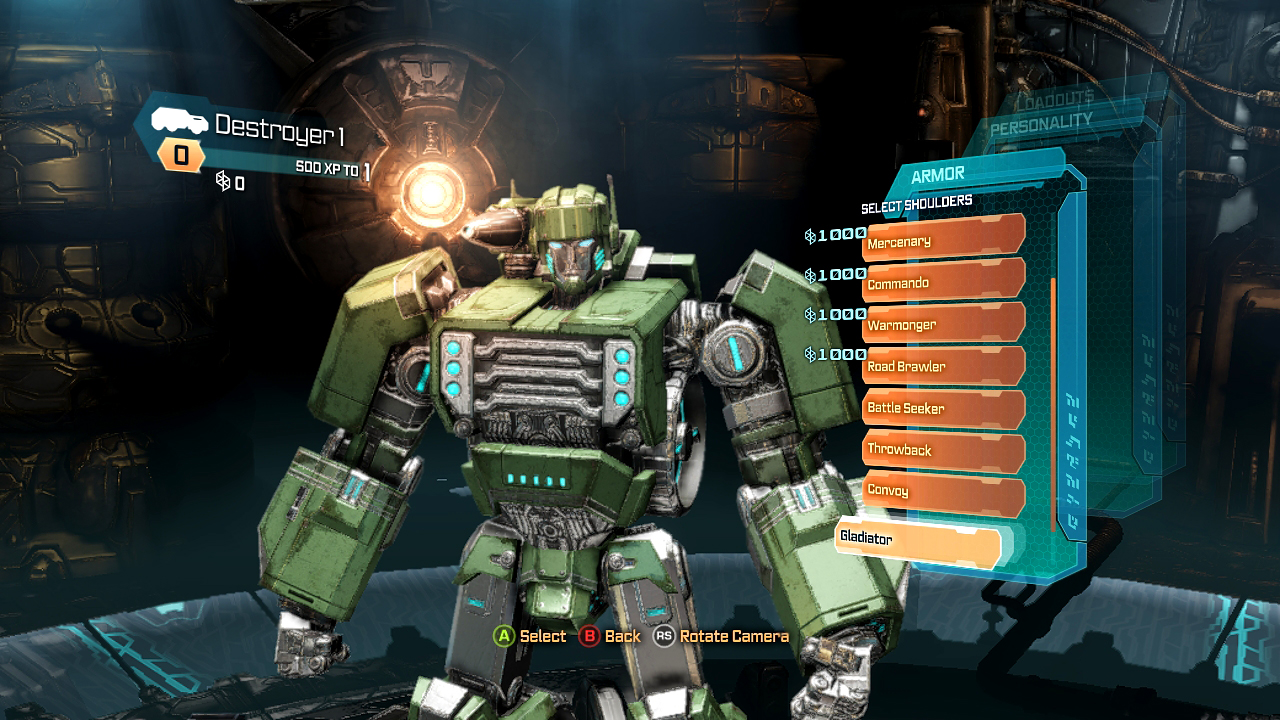Select Road Brawler shoulders

(x=942, y=366)
